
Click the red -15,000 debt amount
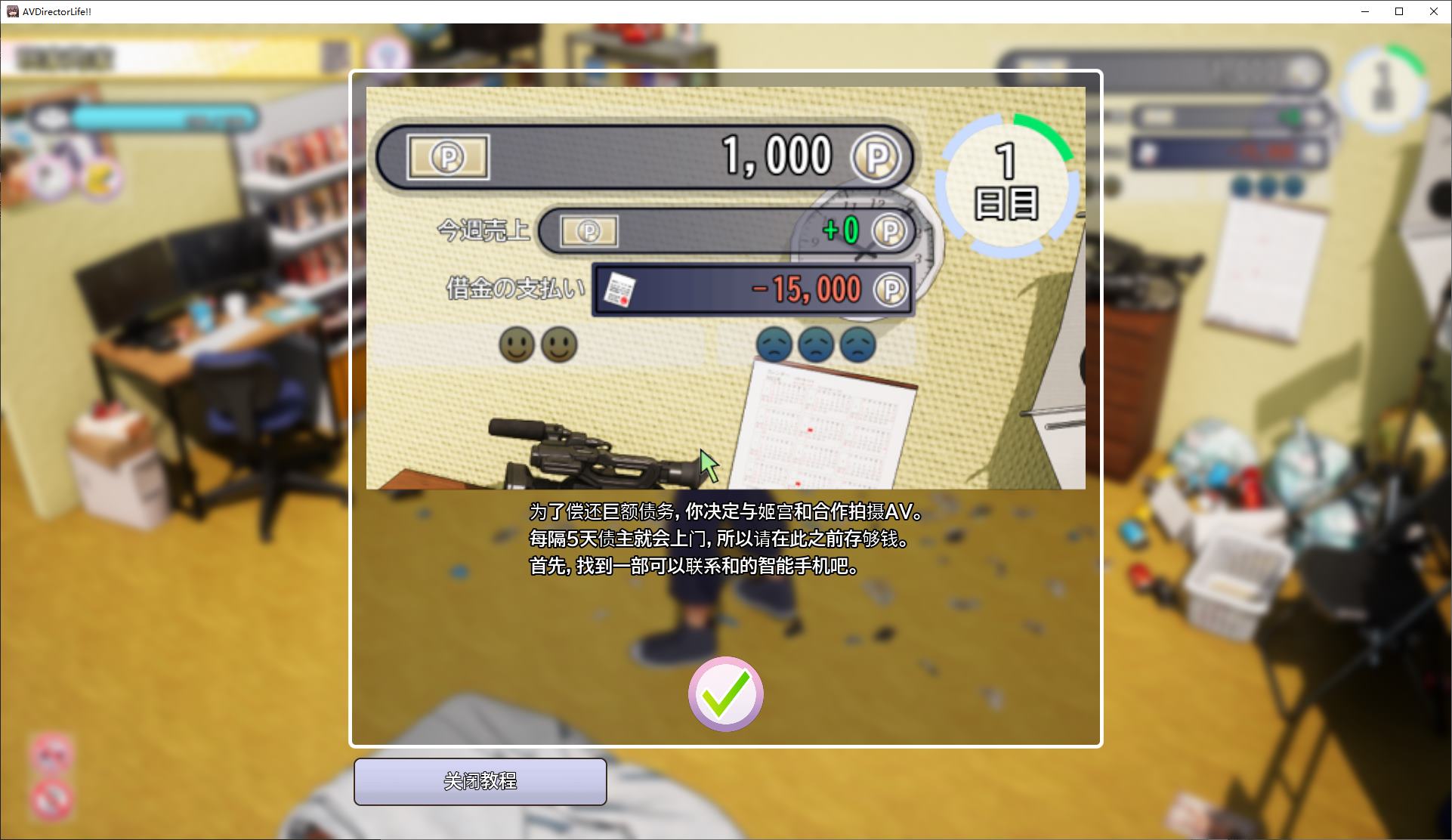(807, 289)
